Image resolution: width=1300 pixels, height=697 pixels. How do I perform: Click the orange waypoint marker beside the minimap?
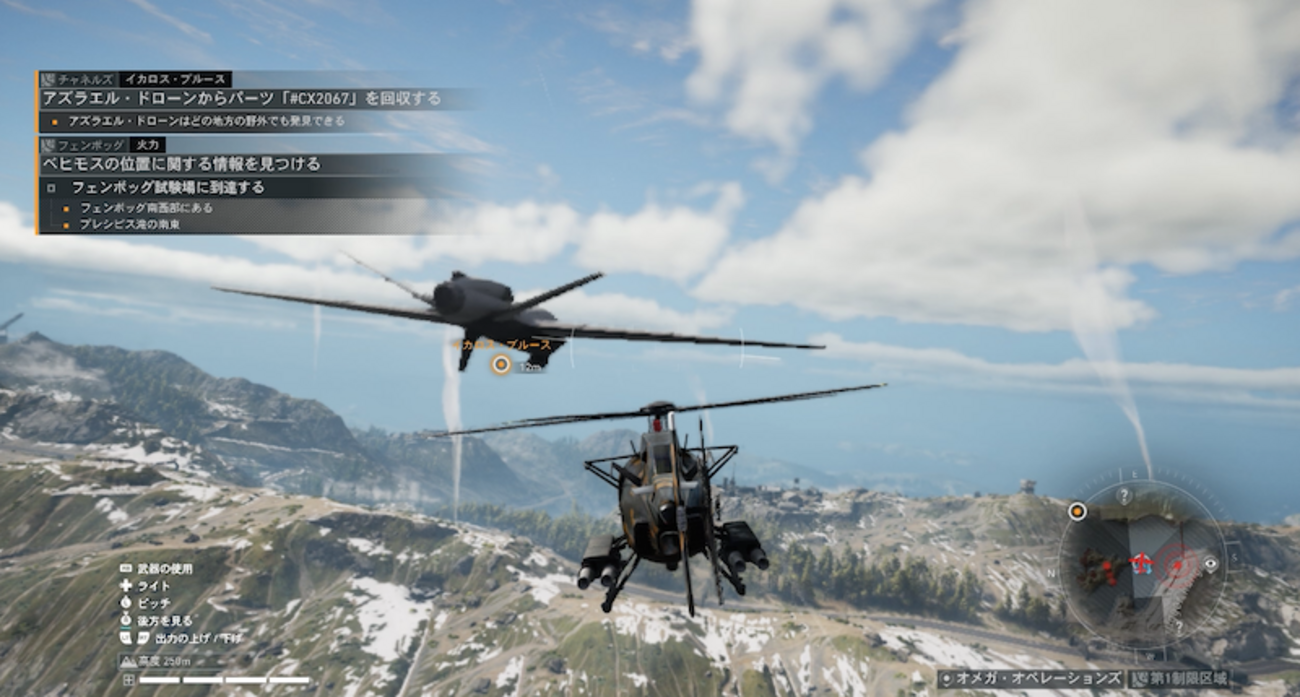[x=1077, y=511]
